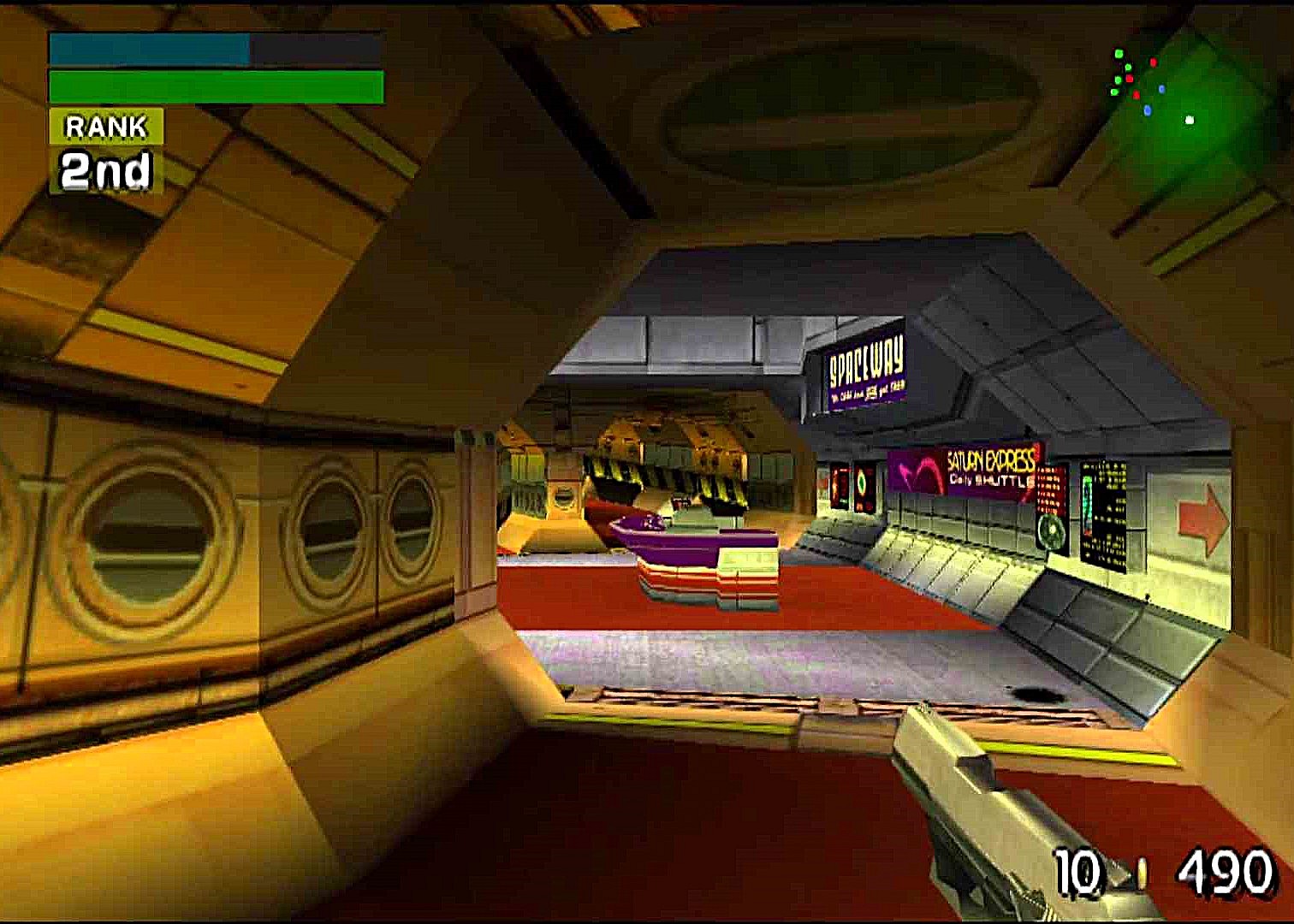The image size is (1294, 924).
Task: Click the pink swoosh logo on Saturn Express banner
Action: [x=917, y=469]
